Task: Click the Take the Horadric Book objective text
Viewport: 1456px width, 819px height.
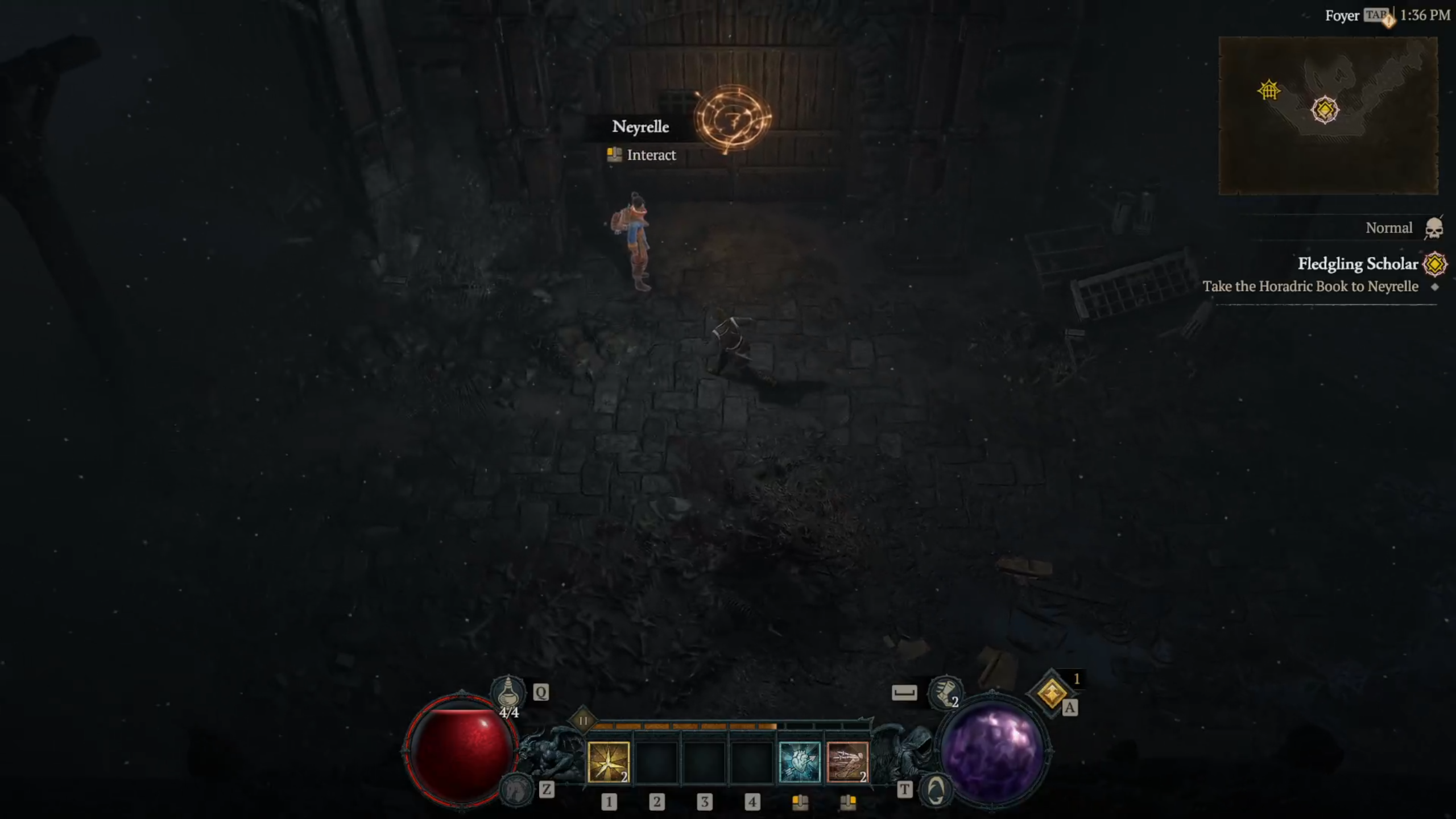Action: (1310, 287)
